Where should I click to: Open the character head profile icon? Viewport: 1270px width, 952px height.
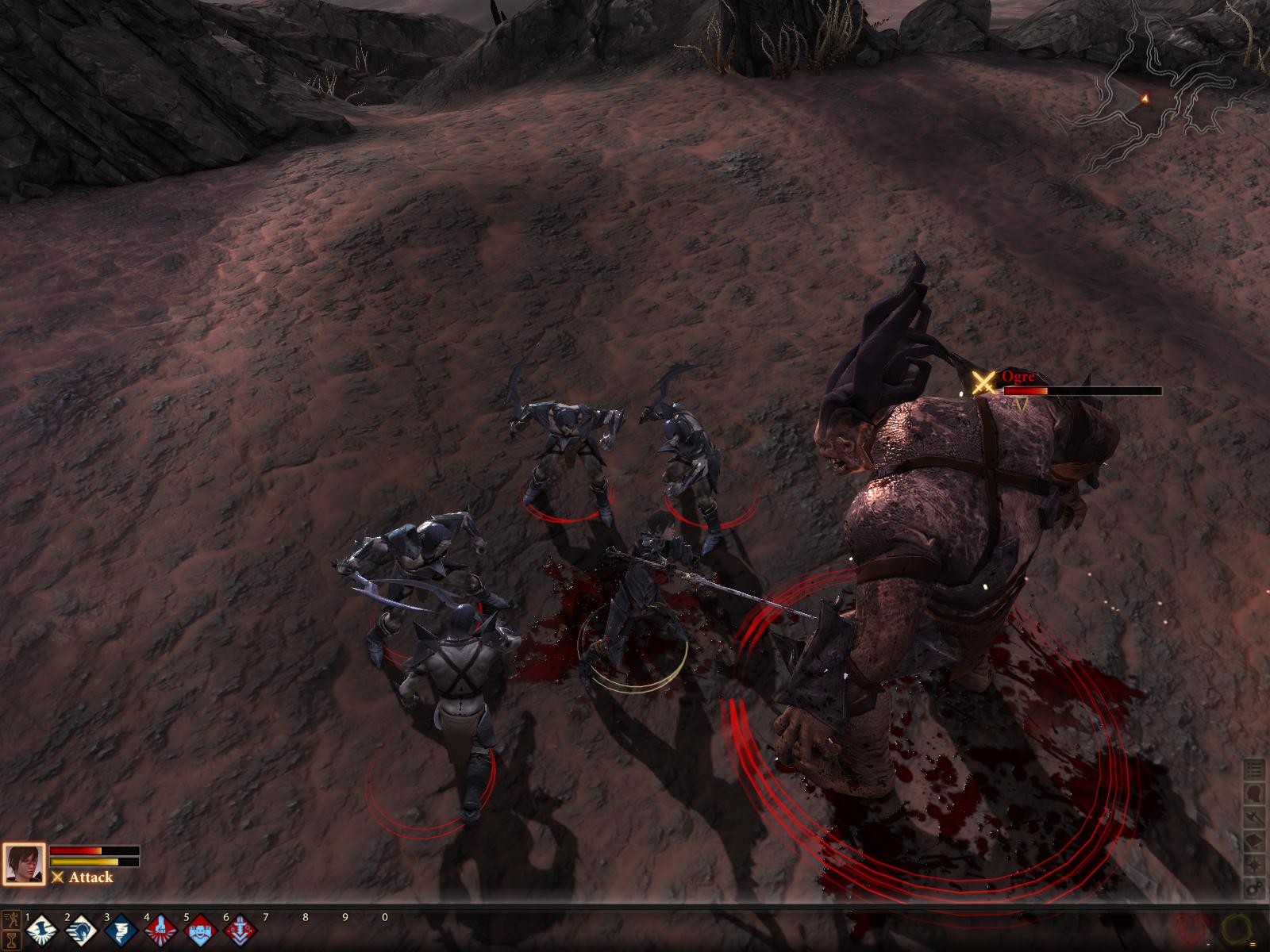[1254, 793]
